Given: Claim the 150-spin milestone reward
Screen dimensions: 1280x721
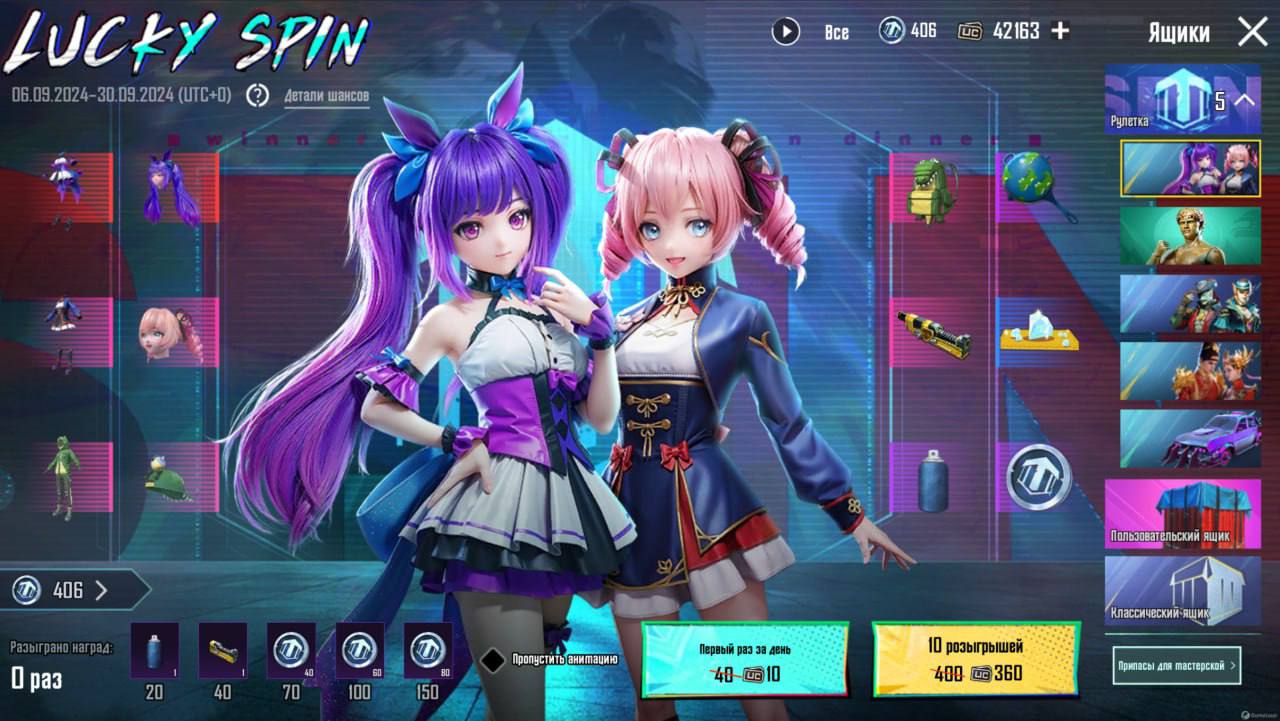Looking at the screenshot, I should pyautogui.click(x=428, y=651).
